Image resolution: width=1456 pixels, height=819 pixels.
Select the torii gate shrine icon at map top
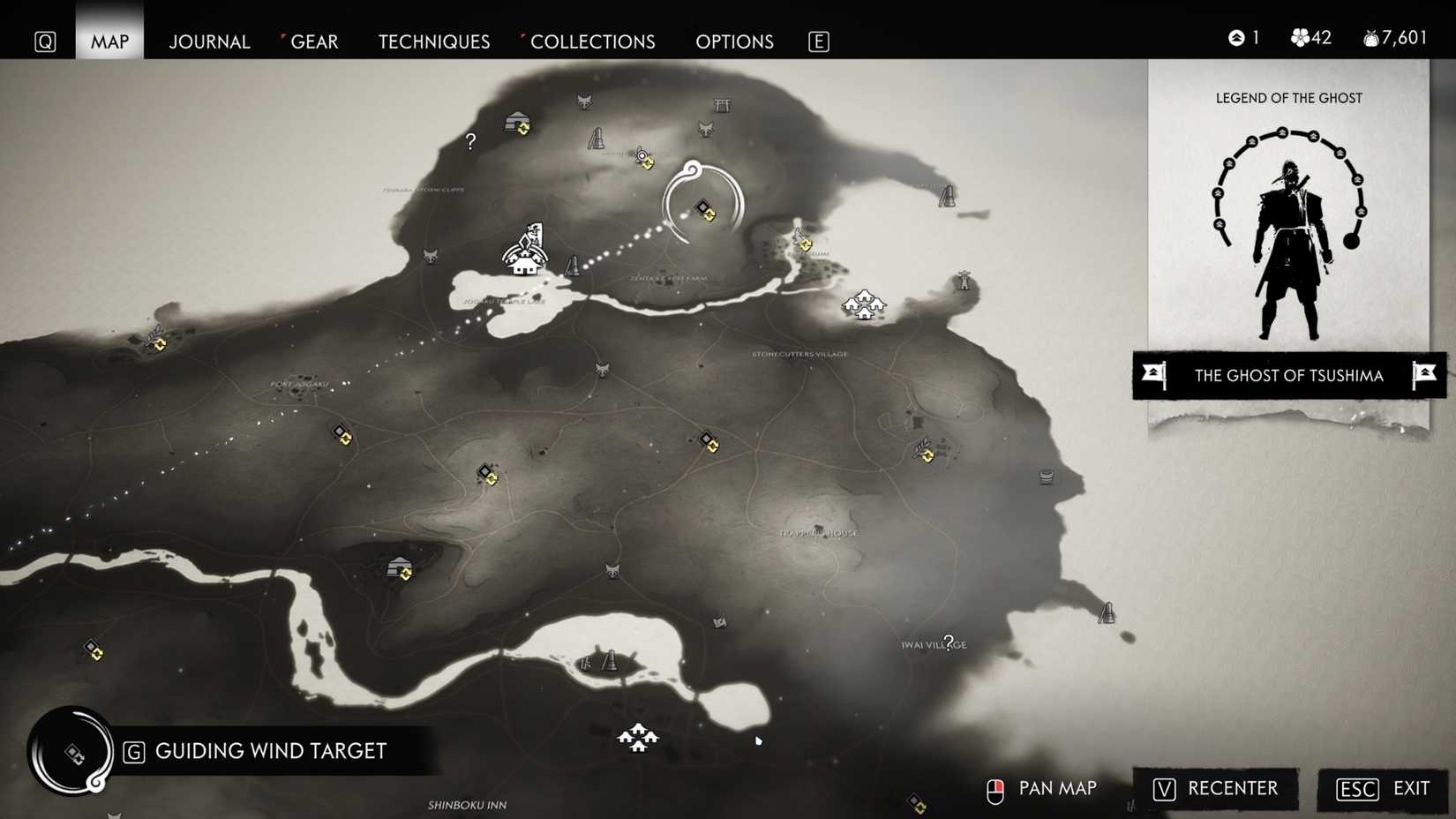(x=722, y=106)
